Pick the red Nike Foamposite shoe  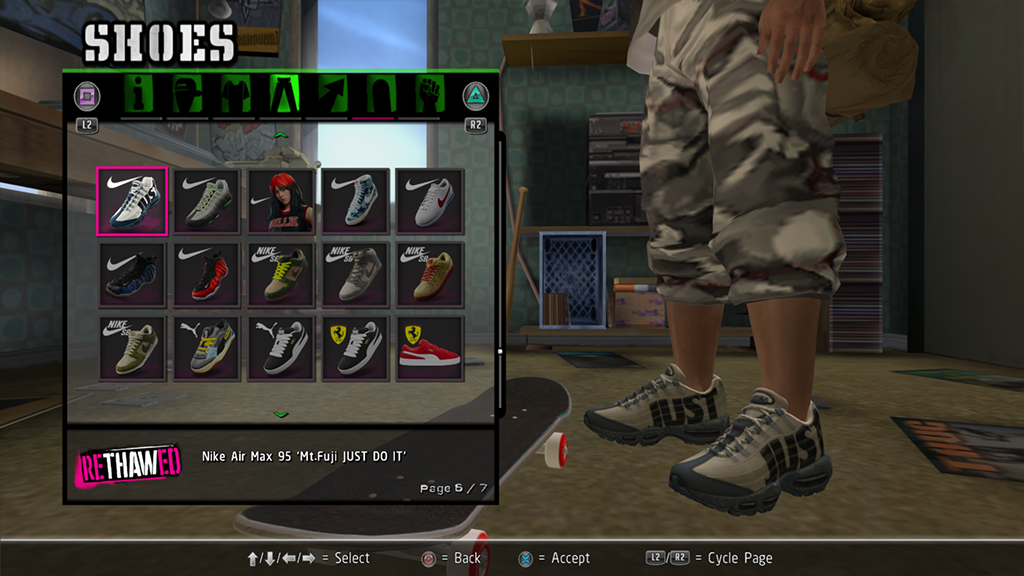(x=206, y=275)
